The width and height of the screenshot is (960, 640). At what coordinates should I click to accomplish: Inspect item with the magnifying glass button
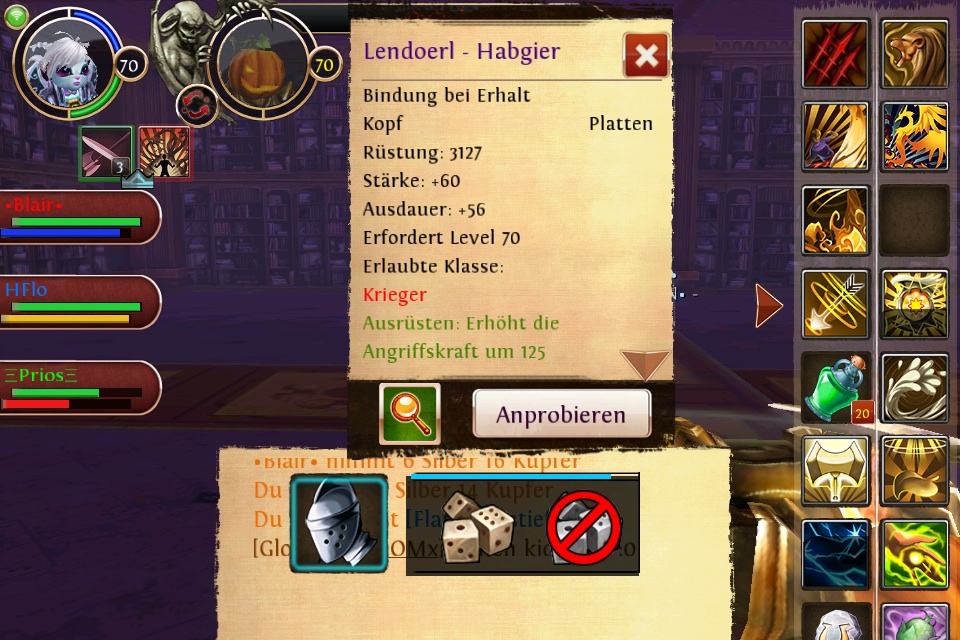pos(410,414)
